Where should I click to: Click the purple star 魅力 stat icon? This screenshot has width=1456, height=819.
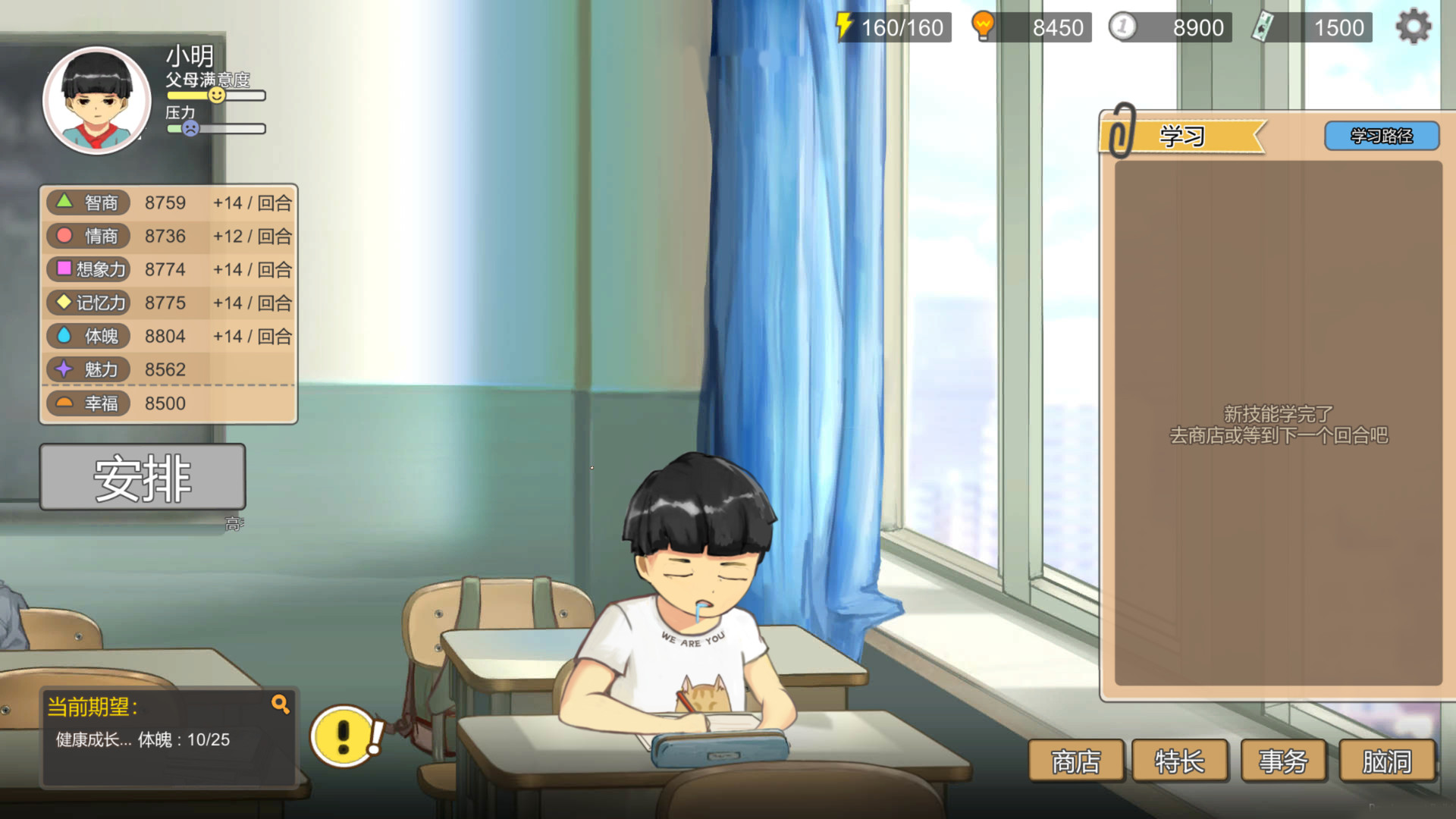(x=64, y=369)
